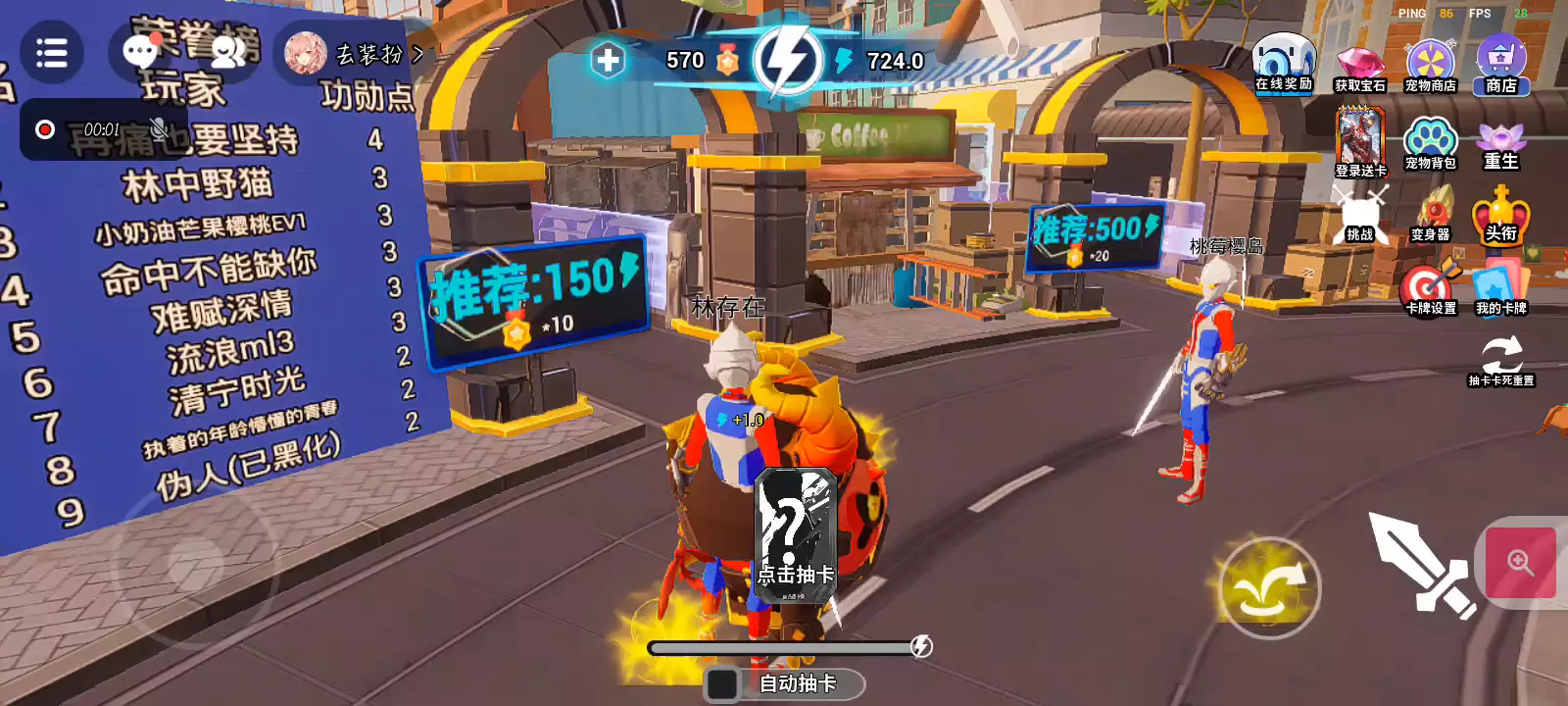Open the chat bubble messages
This screenshot has width=1568, height=706.
click(x=140, y=52)
